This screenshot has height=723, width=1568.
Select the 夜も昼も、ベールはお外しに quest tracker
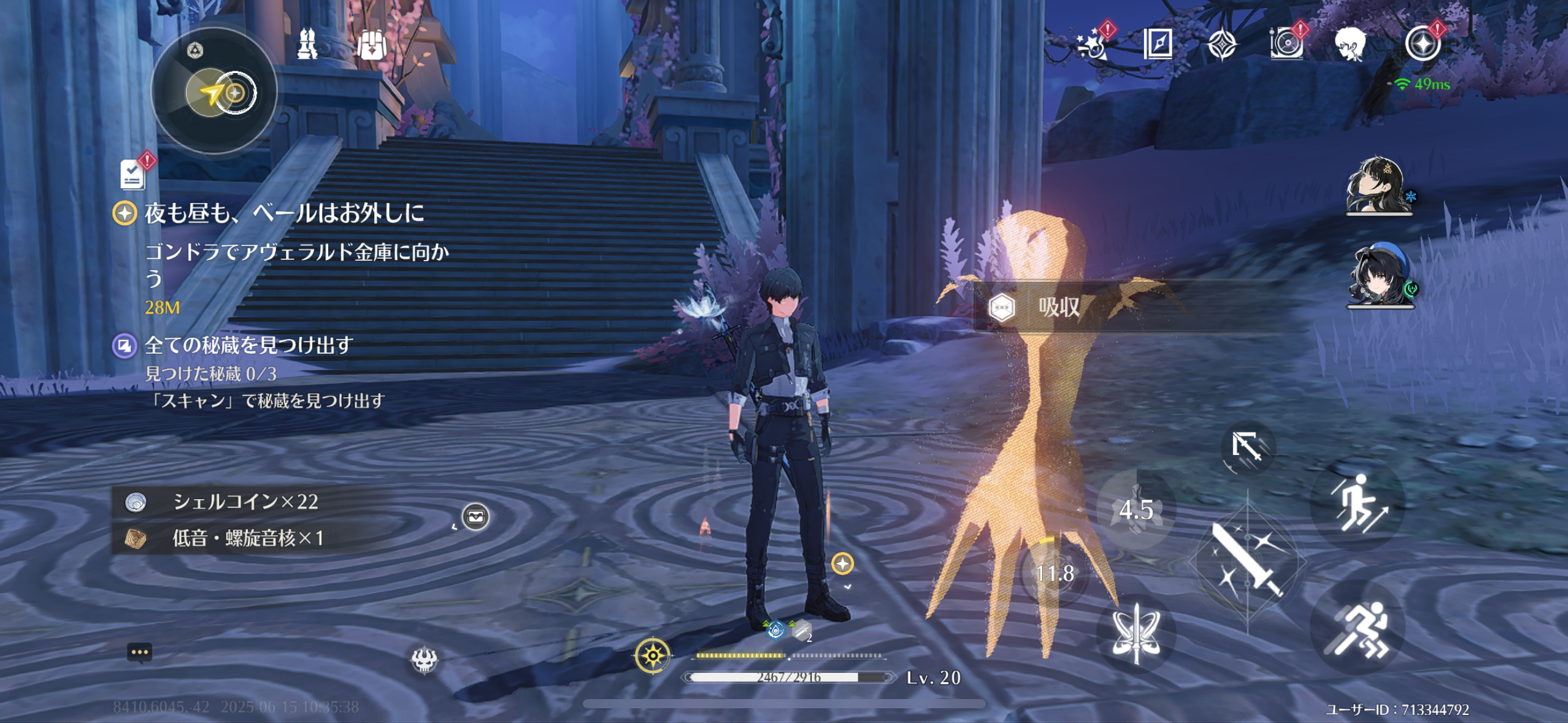point(283,213)
